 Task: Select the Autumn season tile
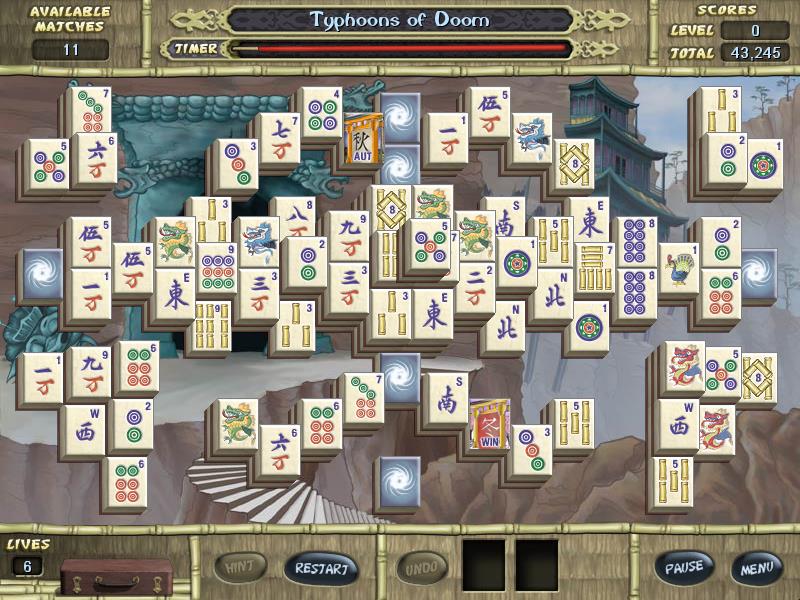tap(359, 139)
